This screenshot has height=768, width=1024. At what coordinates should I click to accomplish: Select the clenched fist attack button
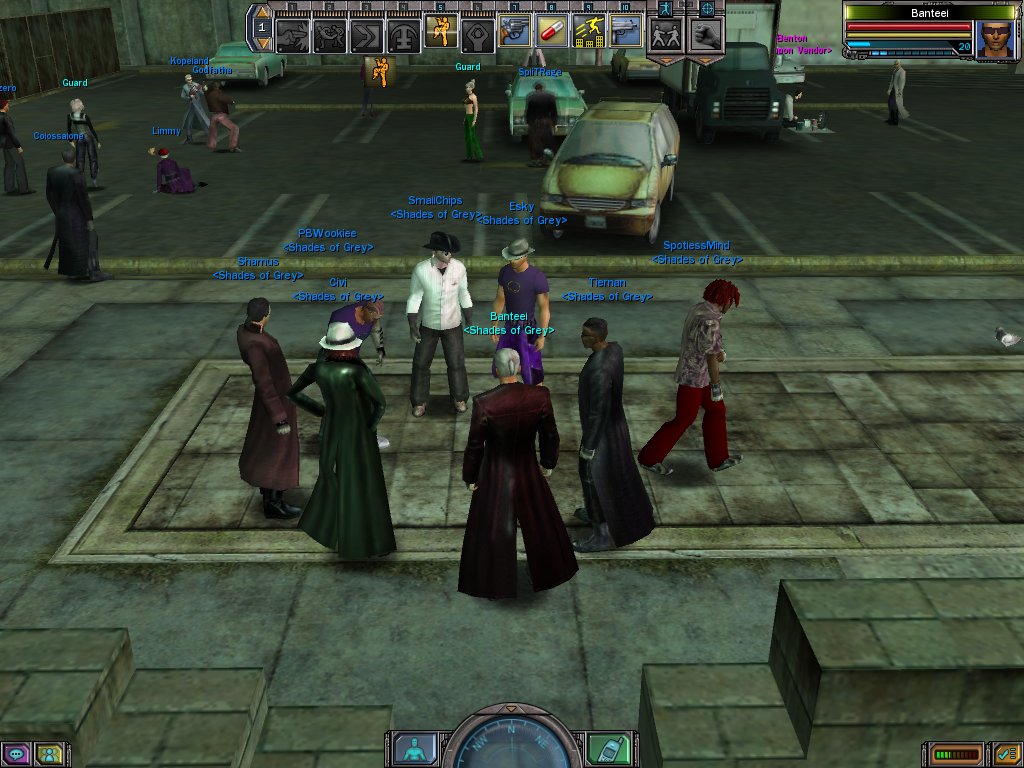706,36
